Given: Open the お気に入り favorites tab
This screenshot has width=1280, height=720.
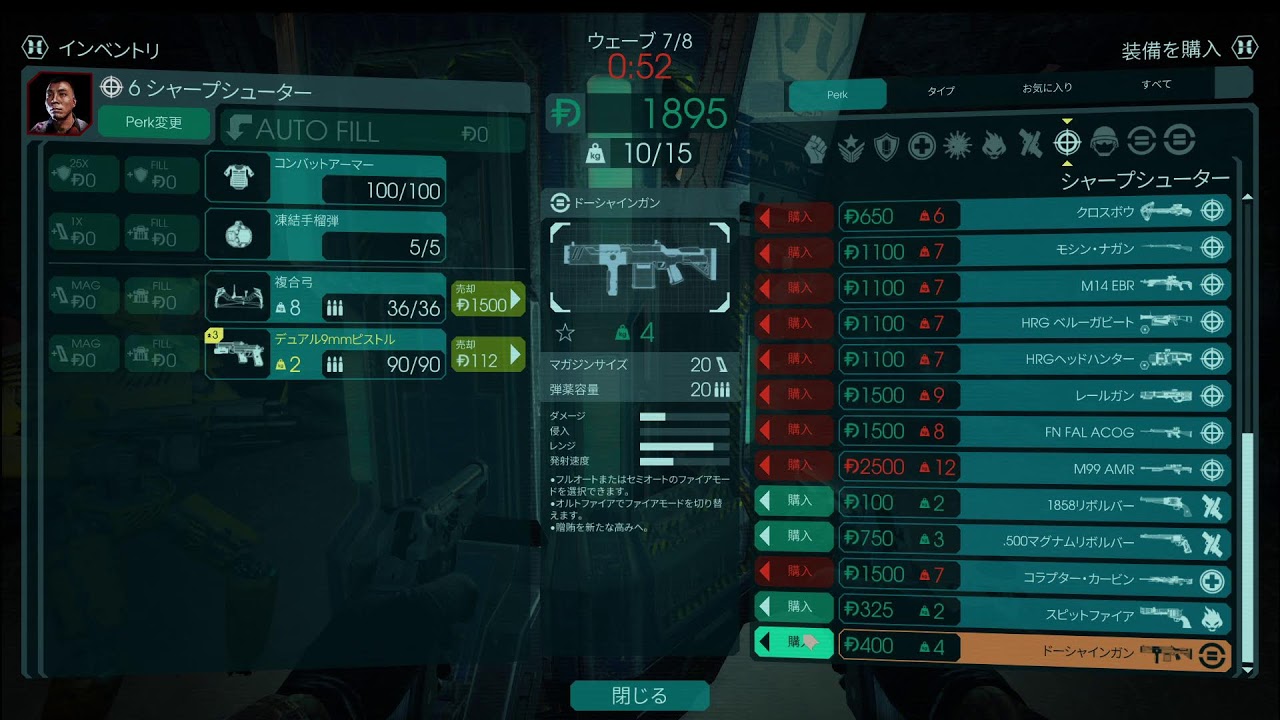Looking at the screenshot, I should (1047, 88).
